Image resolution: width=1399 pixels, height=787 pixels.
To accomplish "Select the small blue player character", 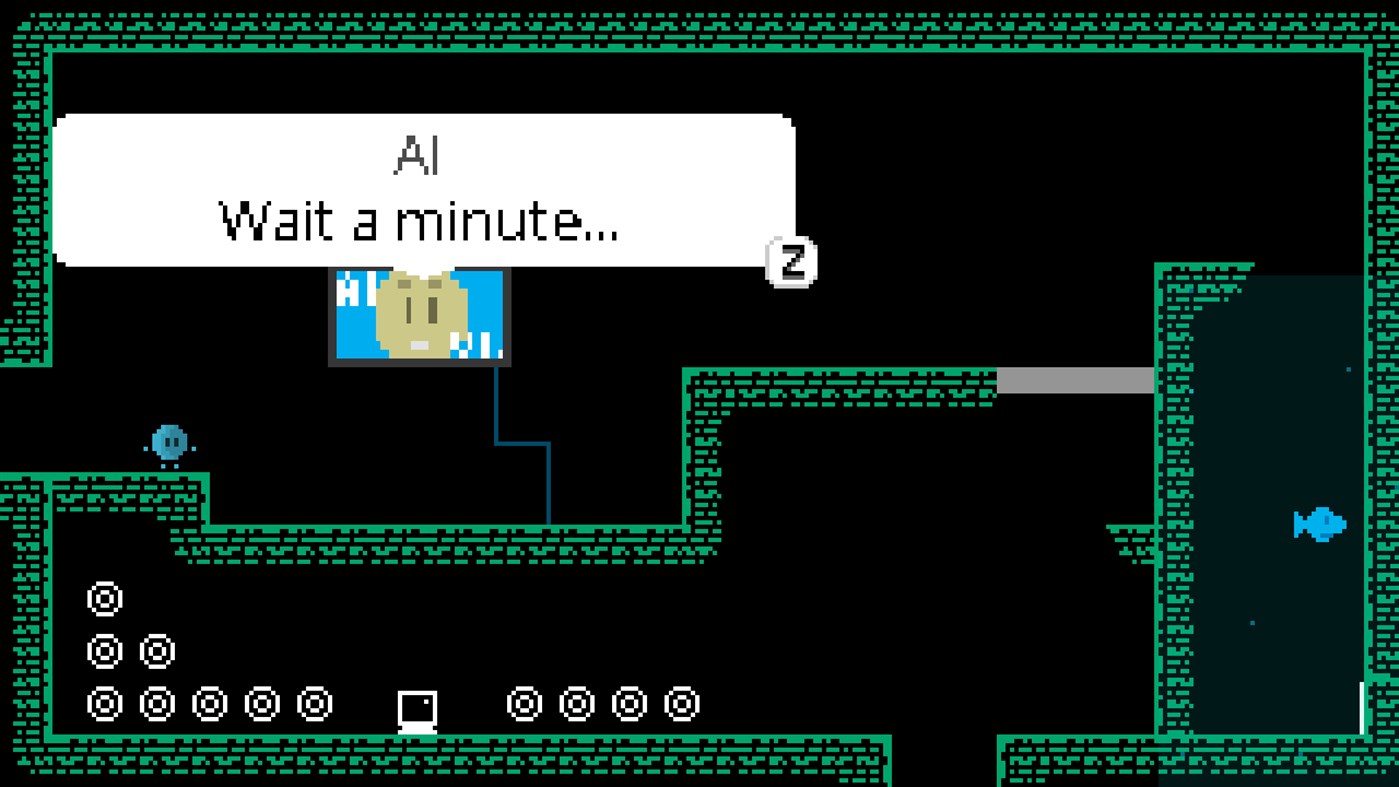I will [x=167, y=440].
